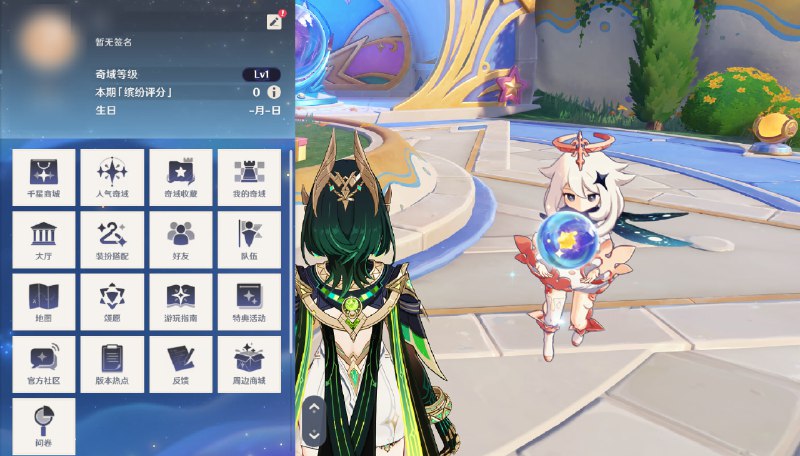Open the 队伍 team menu
The width and height of the screenshot is (800, 456).
tap(249, 239)
